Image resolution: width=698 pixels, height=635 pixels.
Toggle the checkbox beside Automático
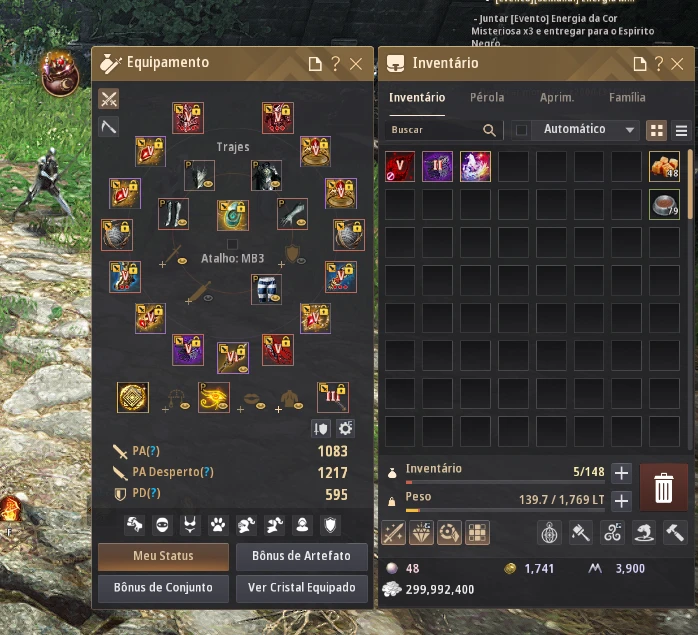point(521,130)
